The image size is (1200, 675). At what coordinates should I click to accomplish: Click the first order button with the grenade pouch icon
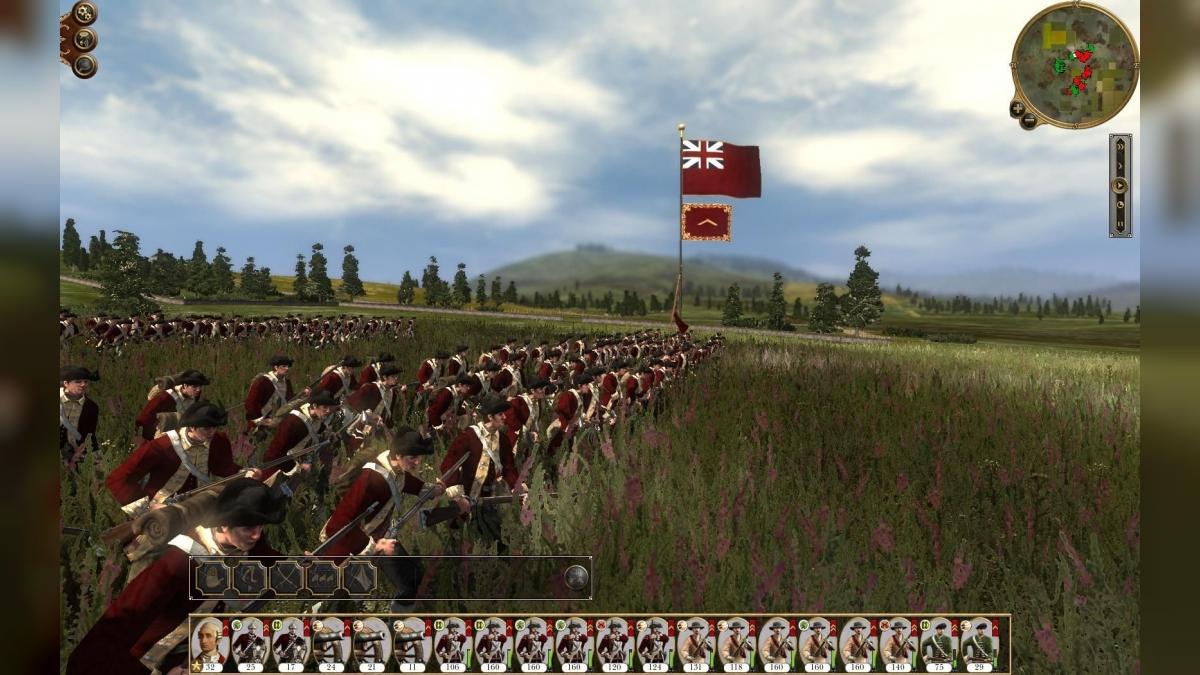point(211,577)
